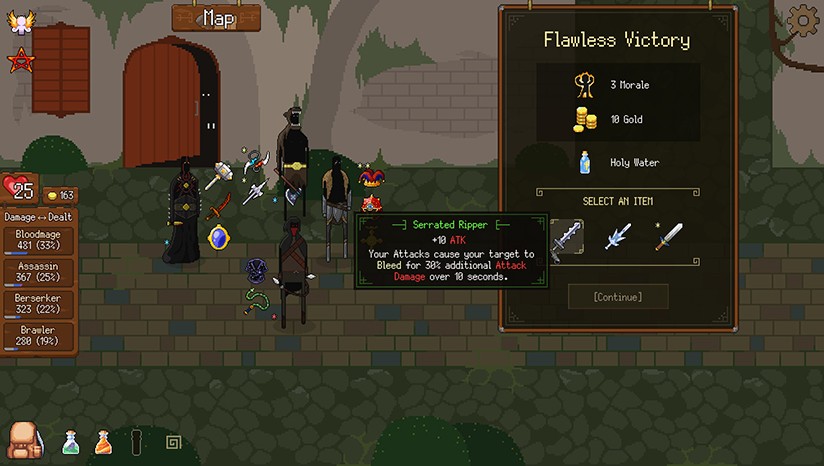
Task: Pick the sparkling steel sword reward
Action: [669, 237]
